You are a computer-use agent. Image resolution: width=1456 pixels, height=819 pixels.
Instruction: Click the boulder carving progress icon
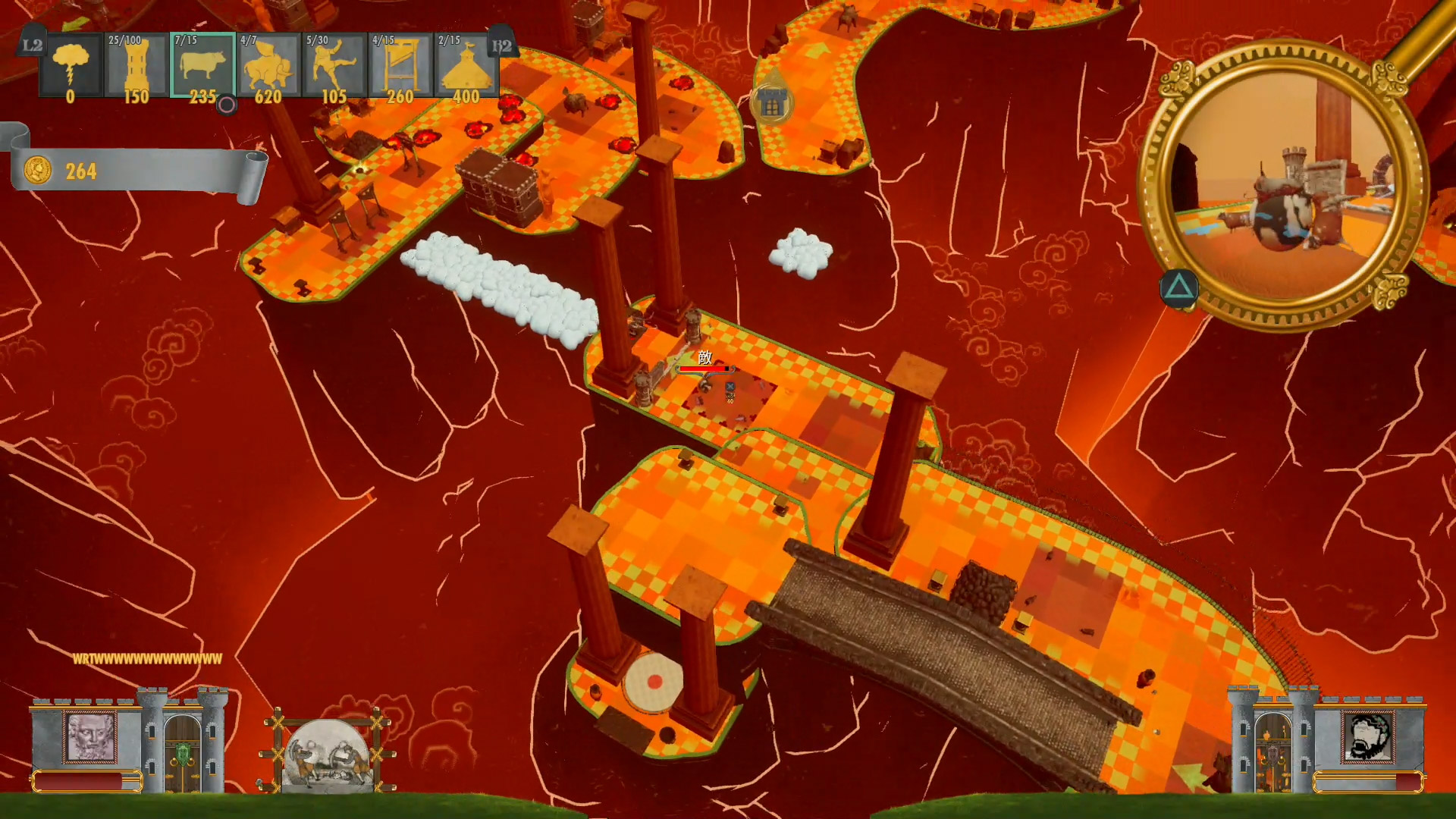328,755
